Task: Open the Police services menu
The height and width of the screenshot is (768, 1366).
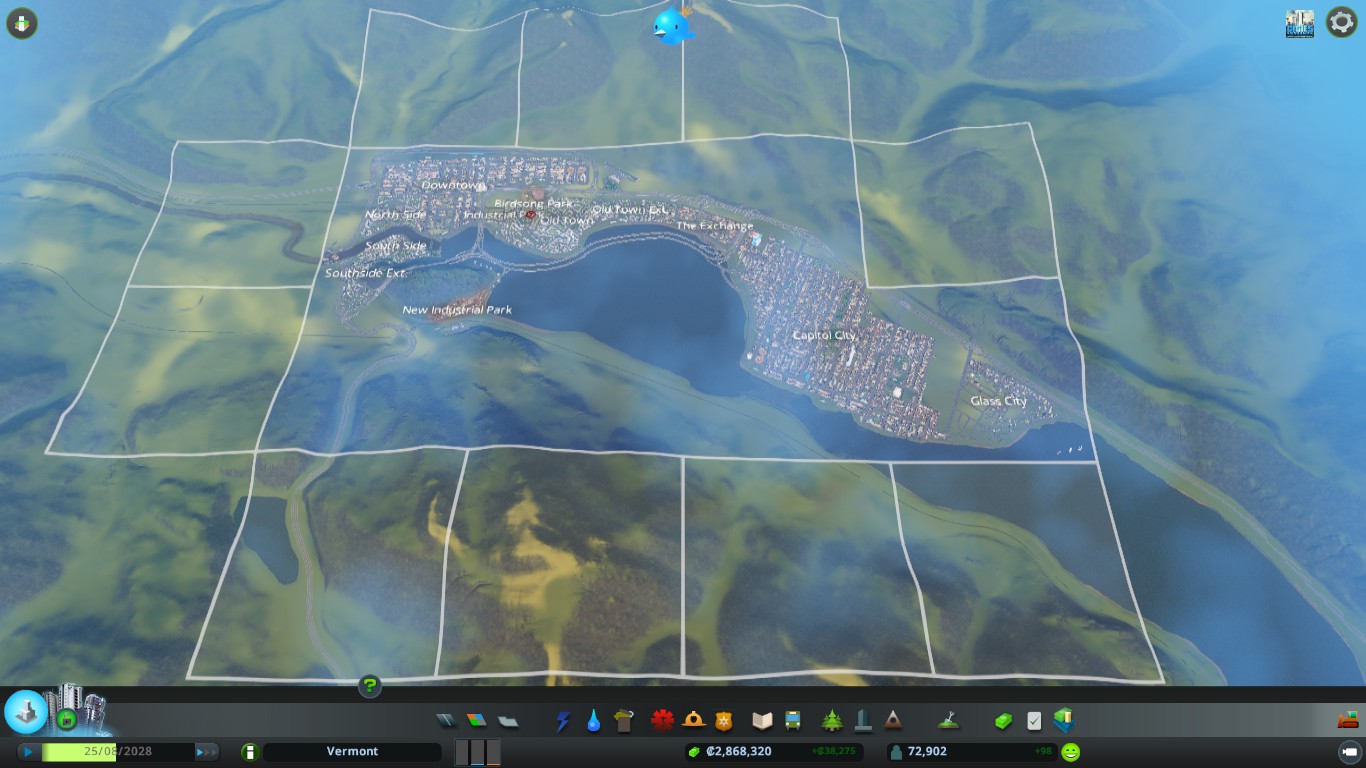Action: pos(724,720)
